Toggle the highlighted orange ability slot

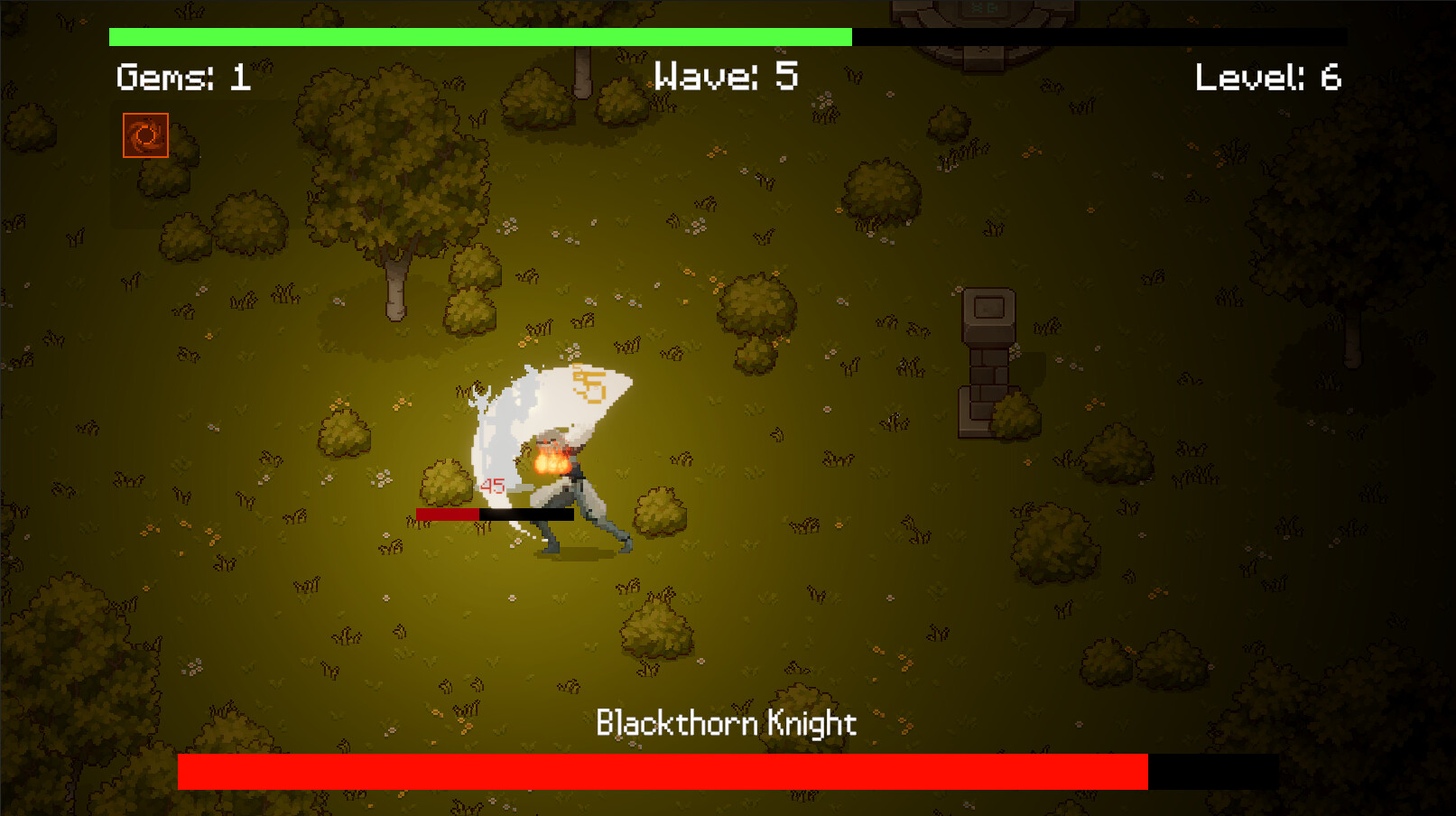coord(144,135)
